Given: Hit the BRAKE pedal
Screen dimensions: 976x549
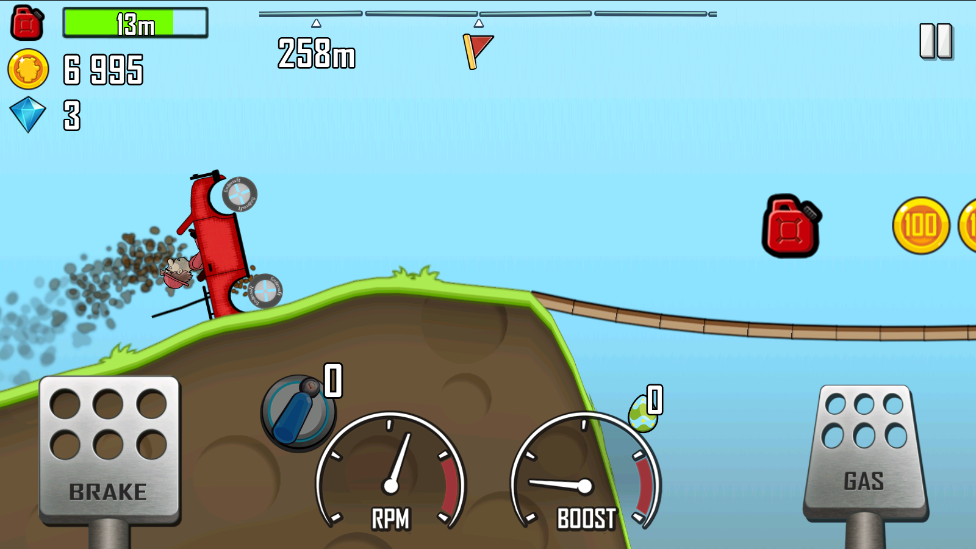Looking at the screenshot, I should pyautogui.click(x=109, y=449).
